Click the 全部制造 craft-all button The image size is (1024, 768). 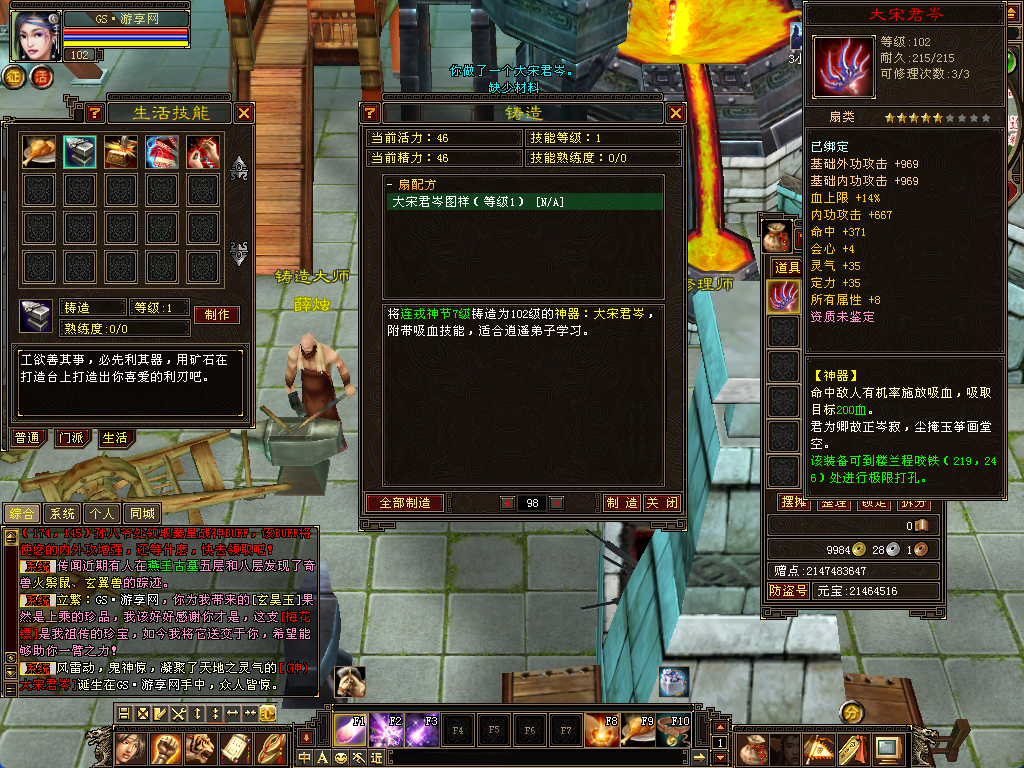click(x=405, y=503)
